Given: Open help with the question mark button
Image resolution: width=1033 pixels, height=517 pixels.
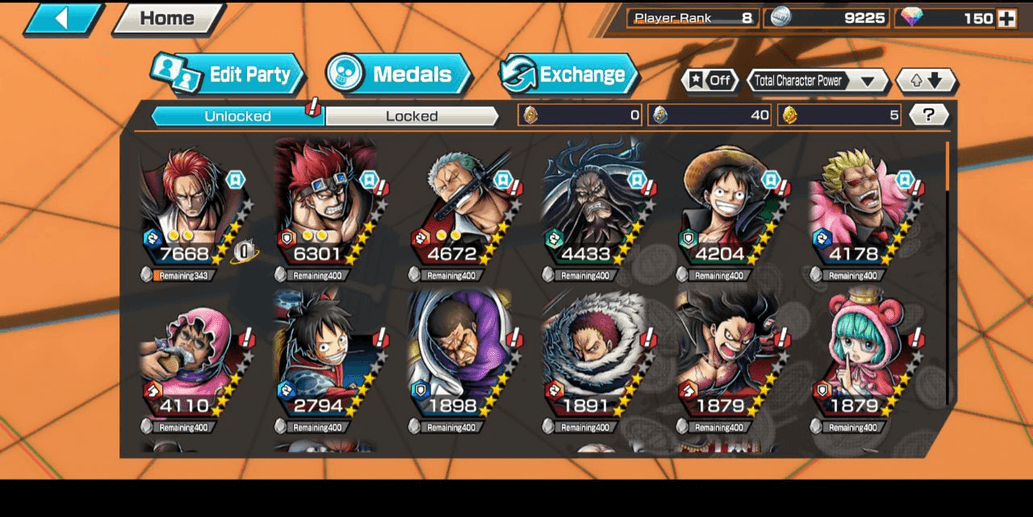Looking at the screenshot, I should pyautogui.click(x=929, y=115).
